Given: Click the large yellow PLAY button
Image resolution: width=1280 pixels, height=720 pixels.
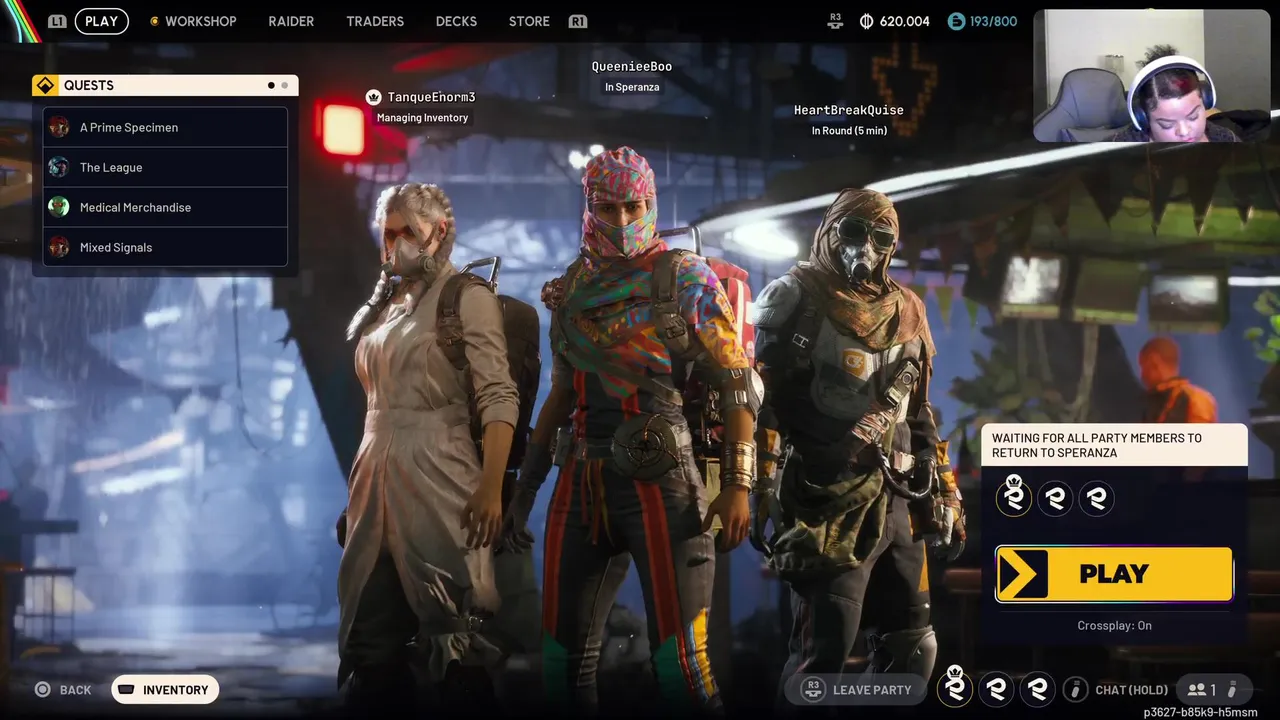Looking at the screenshot, I should pos(1114,574).
